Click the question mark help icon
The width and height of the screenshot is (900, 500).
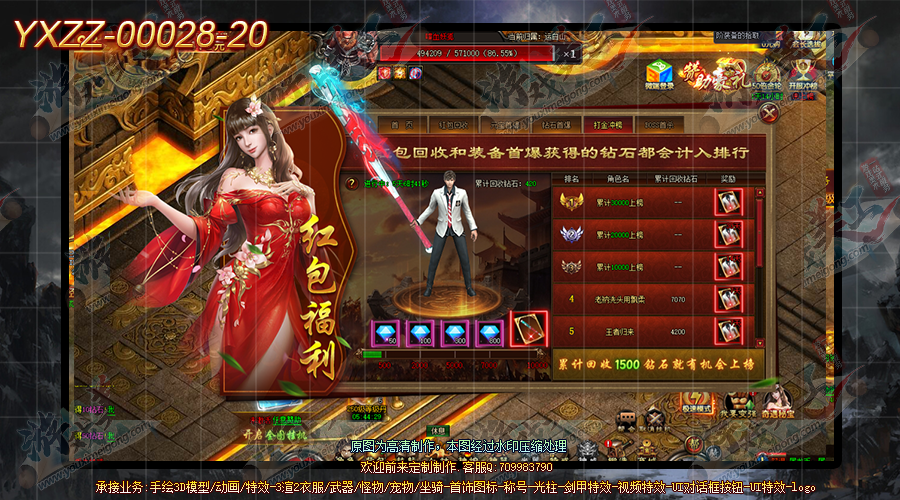[x=350, y=183]
